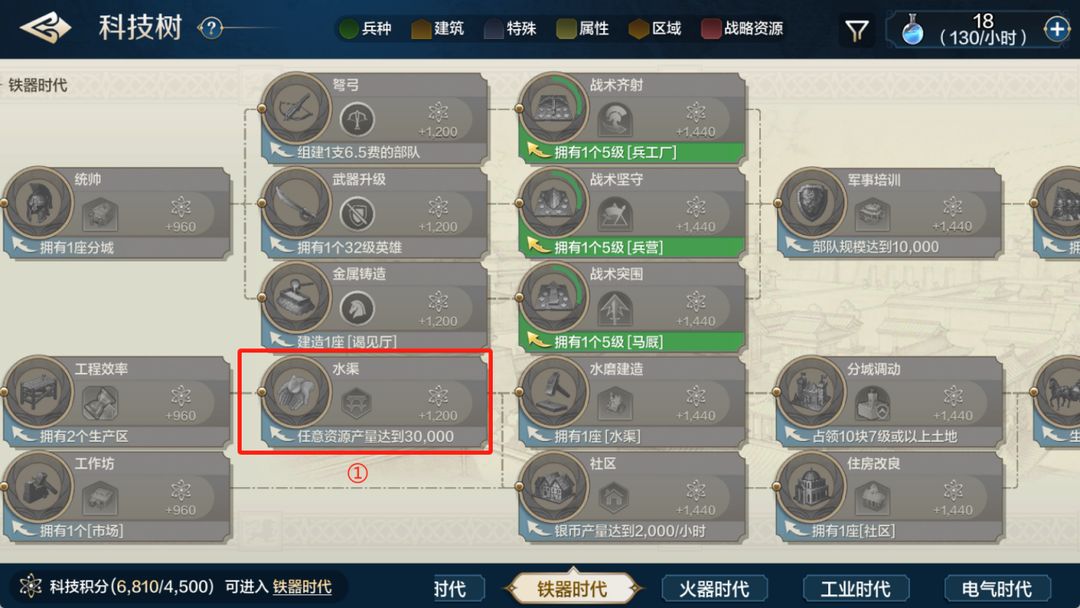Switch to the 火器时代 era tab
Image resolution: width=1080 pixels, height=608 pixels.
(713, 588)
